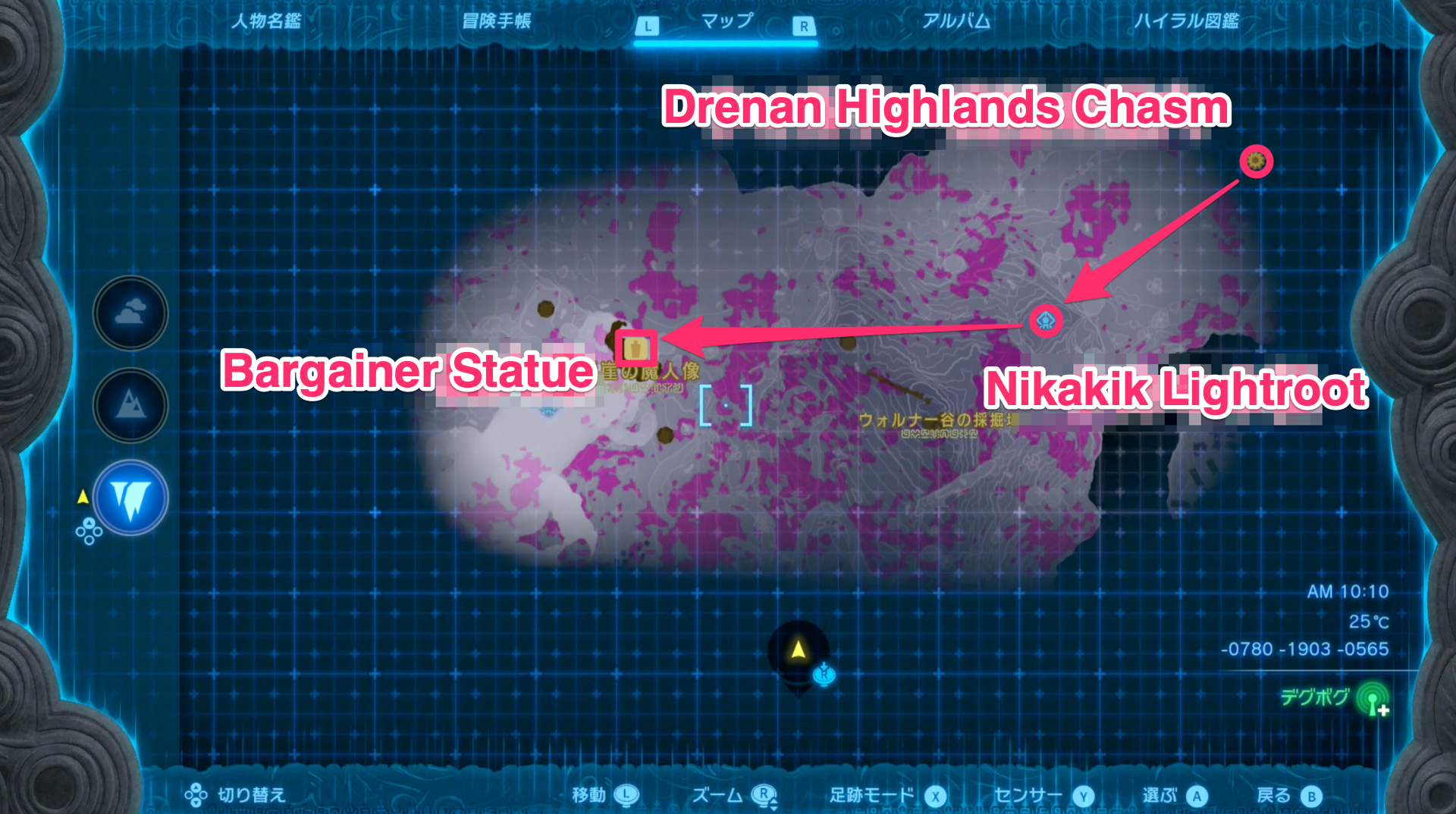Click the Drenan Highlands Chasm pin
The image size is (1456, 814).
click(1255, 162)
